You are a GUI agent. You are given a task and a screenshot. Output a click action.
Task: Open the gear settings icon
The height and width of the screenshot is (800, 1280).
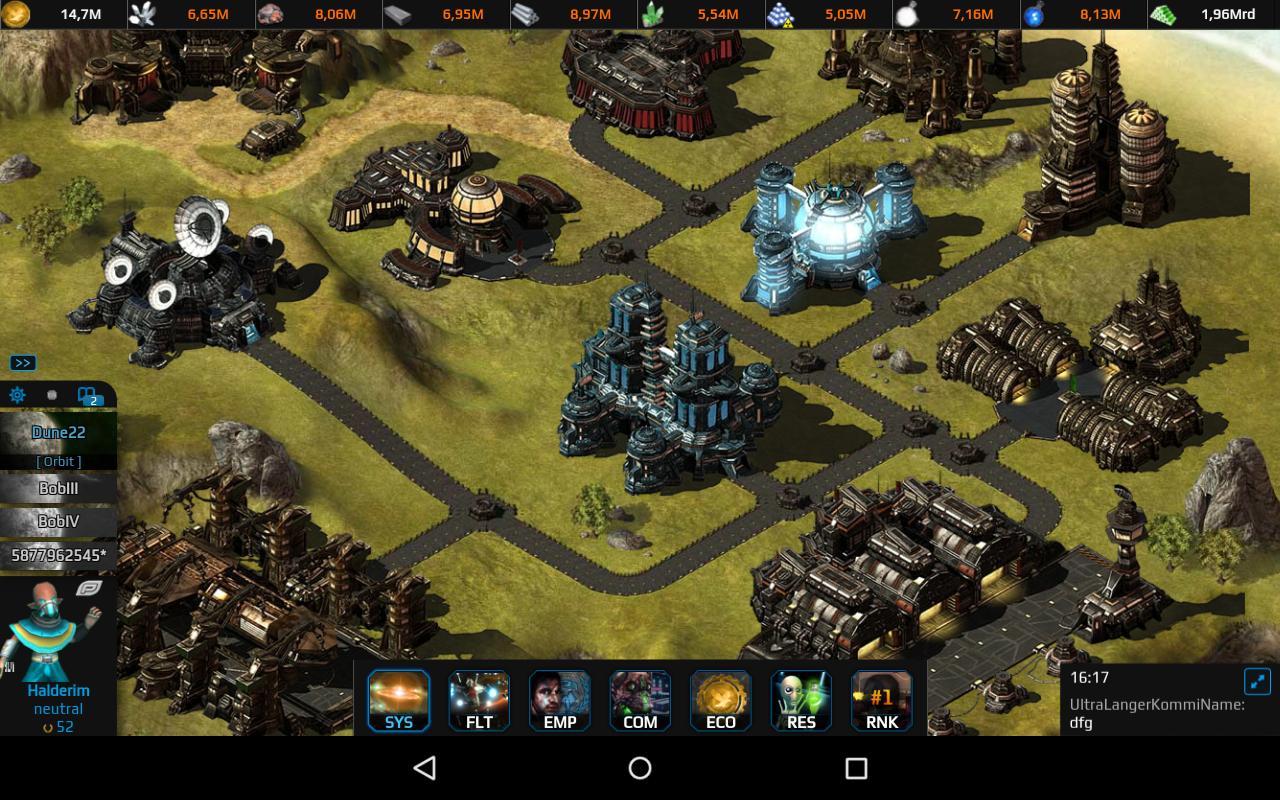17,395
